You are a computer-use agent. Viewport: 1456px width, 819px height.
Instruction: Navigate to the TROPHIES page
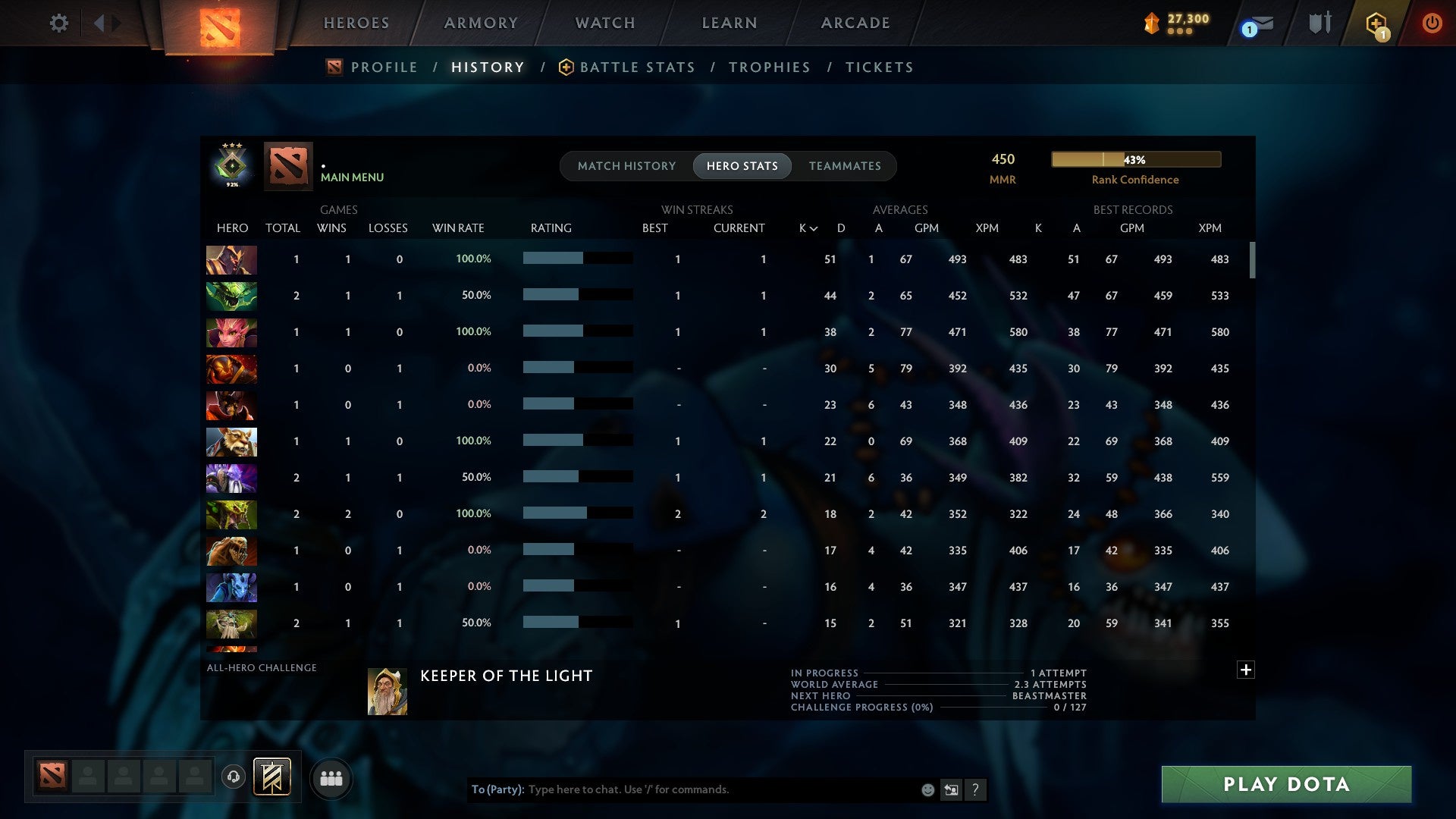coord(769,67)
